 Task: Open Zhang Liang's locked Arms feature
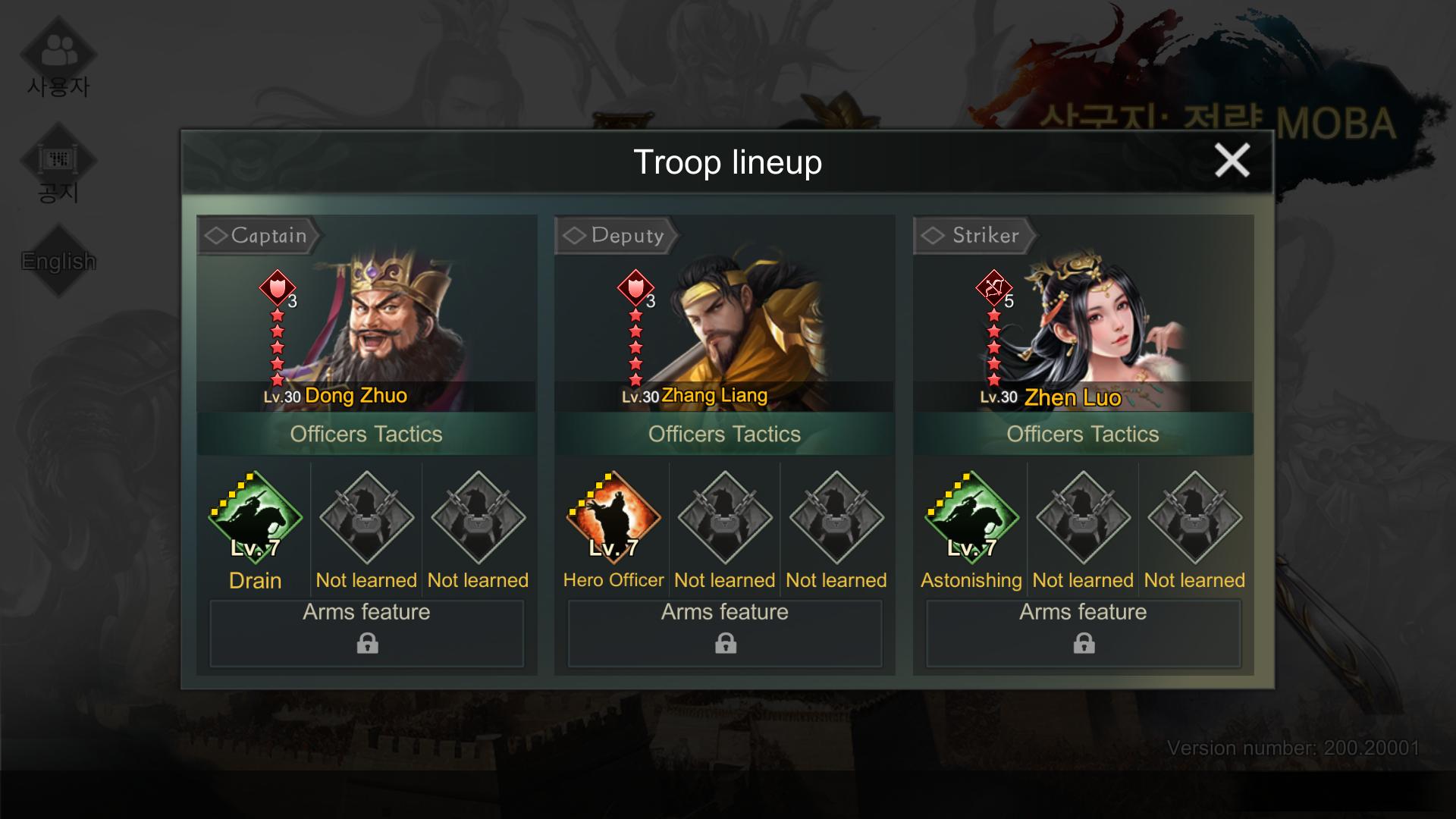point(725,633)
